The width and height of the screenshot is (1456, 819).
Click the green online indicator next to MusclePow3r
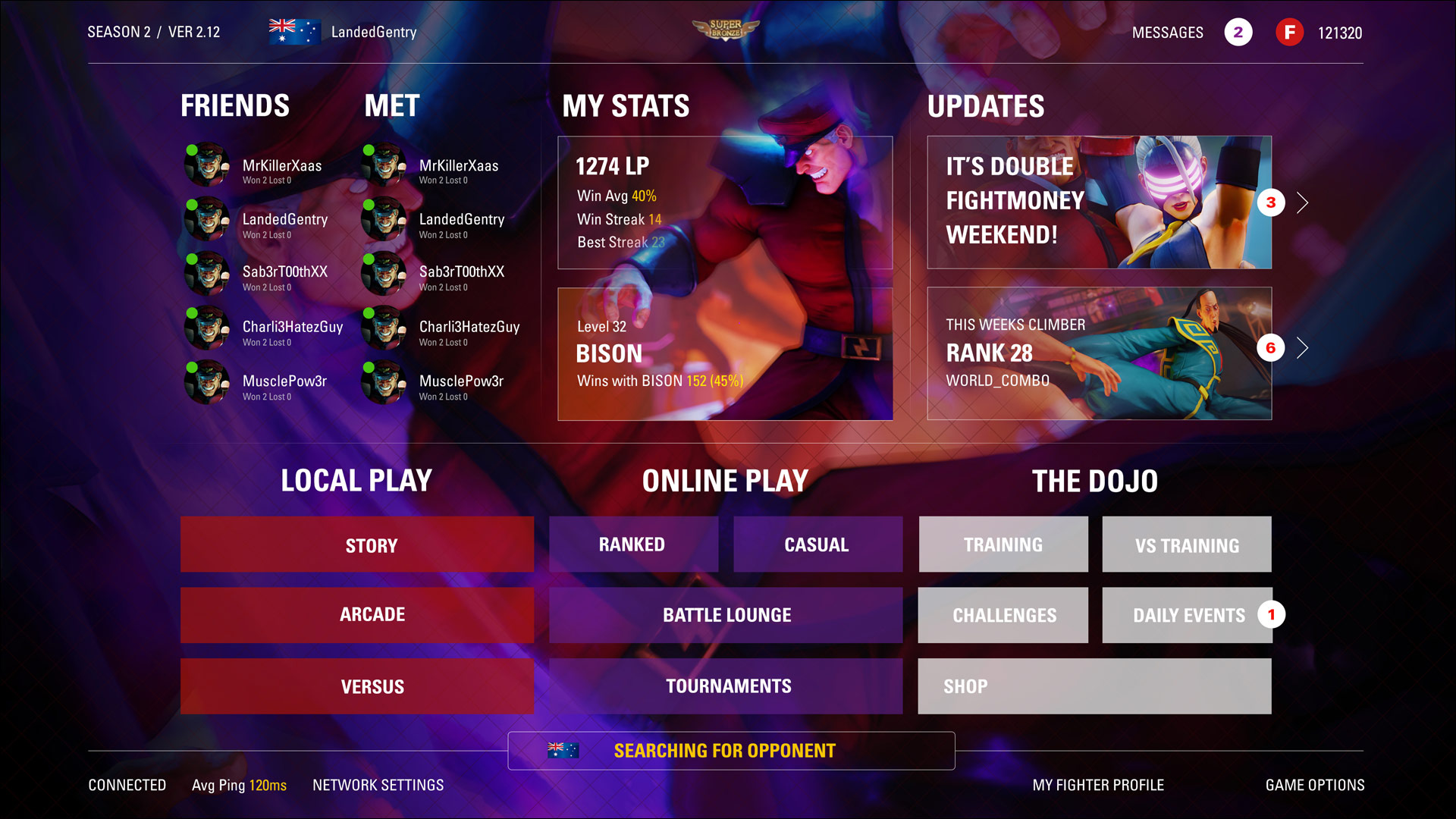coord(192,368)
